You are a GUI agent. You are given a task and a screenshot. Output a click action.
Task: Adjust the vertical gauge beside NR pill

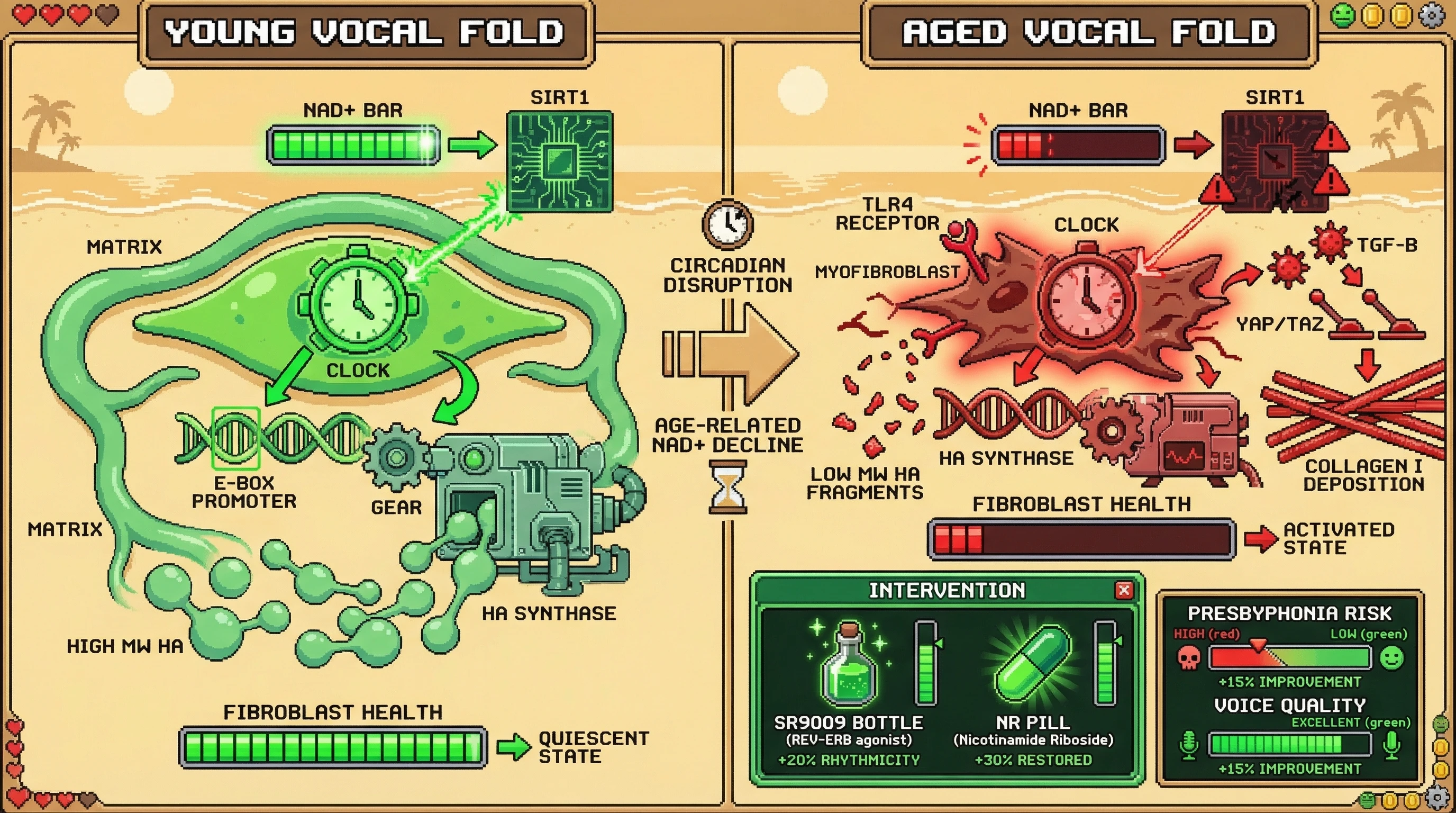click(x=1105, y=663)
